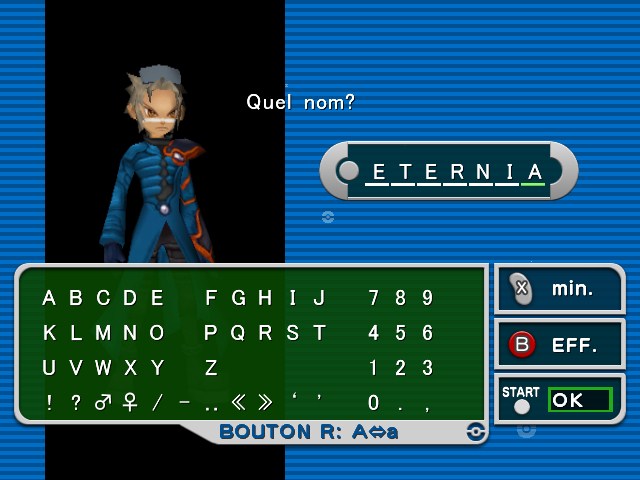Choose the letter E on keyboard

click(x=157, y=298)
